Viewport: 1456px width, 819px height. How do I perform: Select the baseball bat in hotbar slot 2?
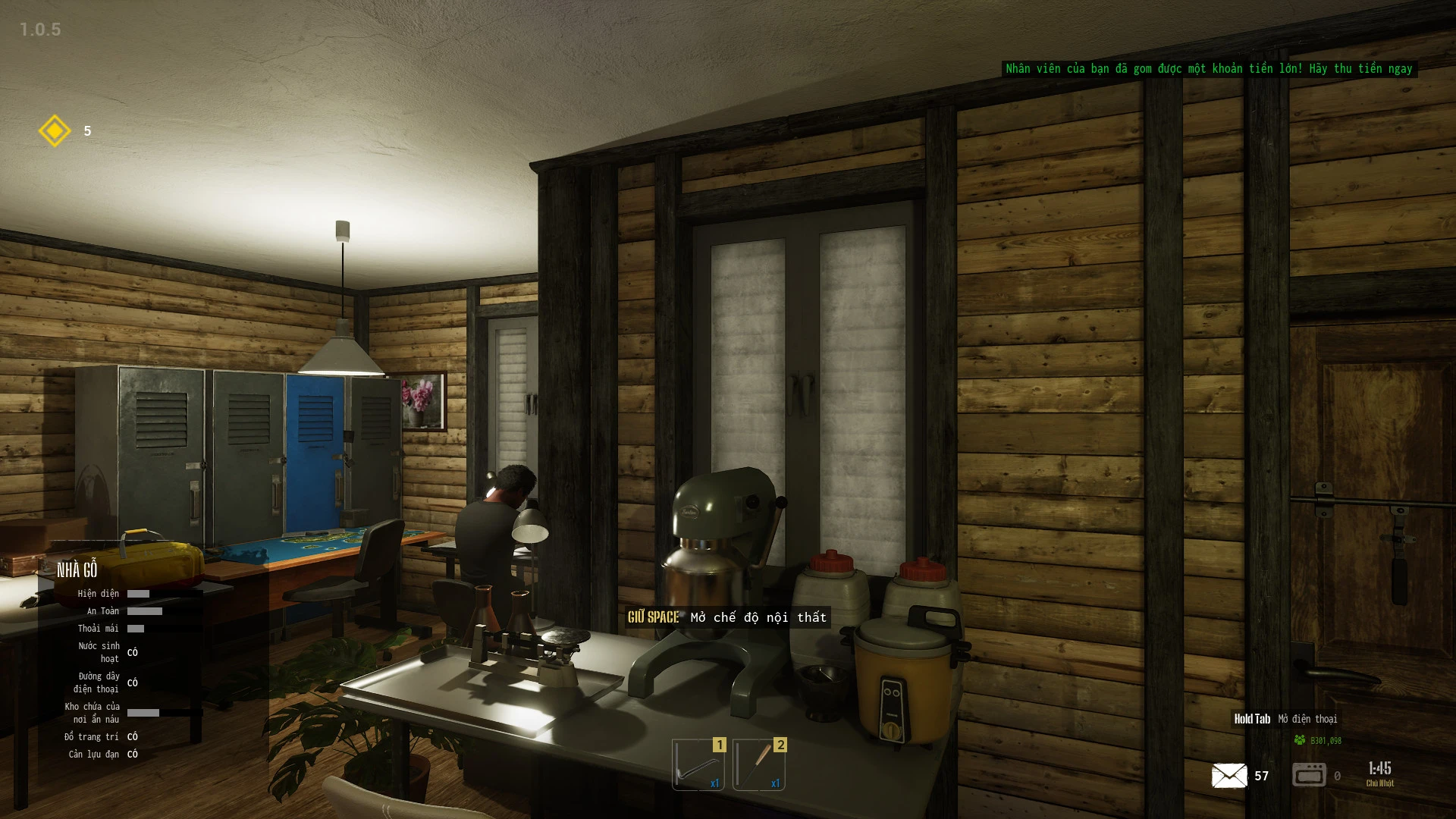click(759, 764)
